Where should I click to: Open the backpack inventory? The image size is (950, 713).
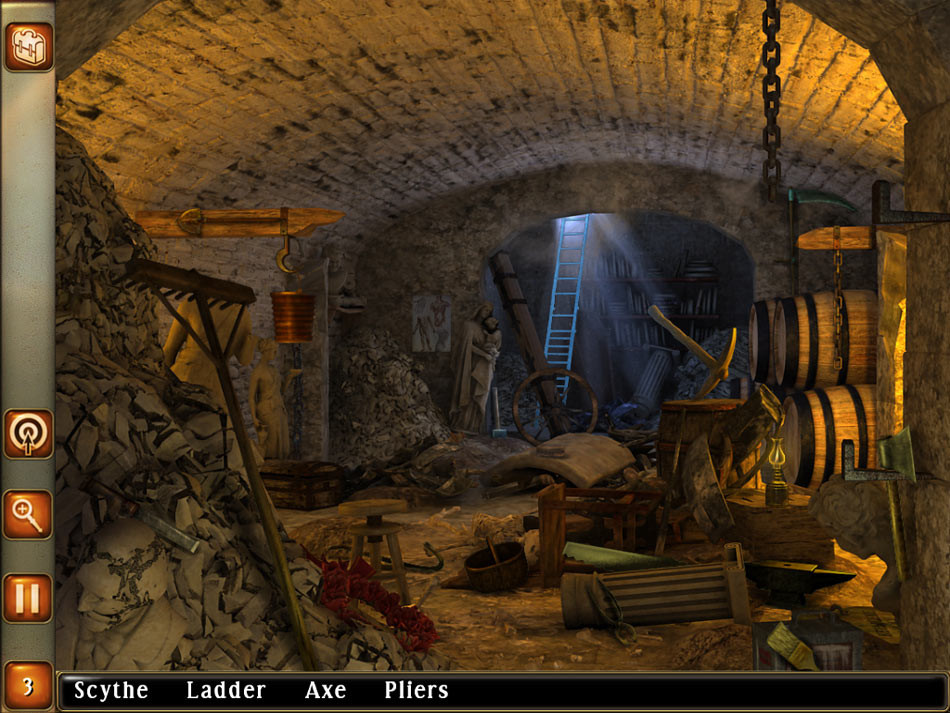[28, 47]
